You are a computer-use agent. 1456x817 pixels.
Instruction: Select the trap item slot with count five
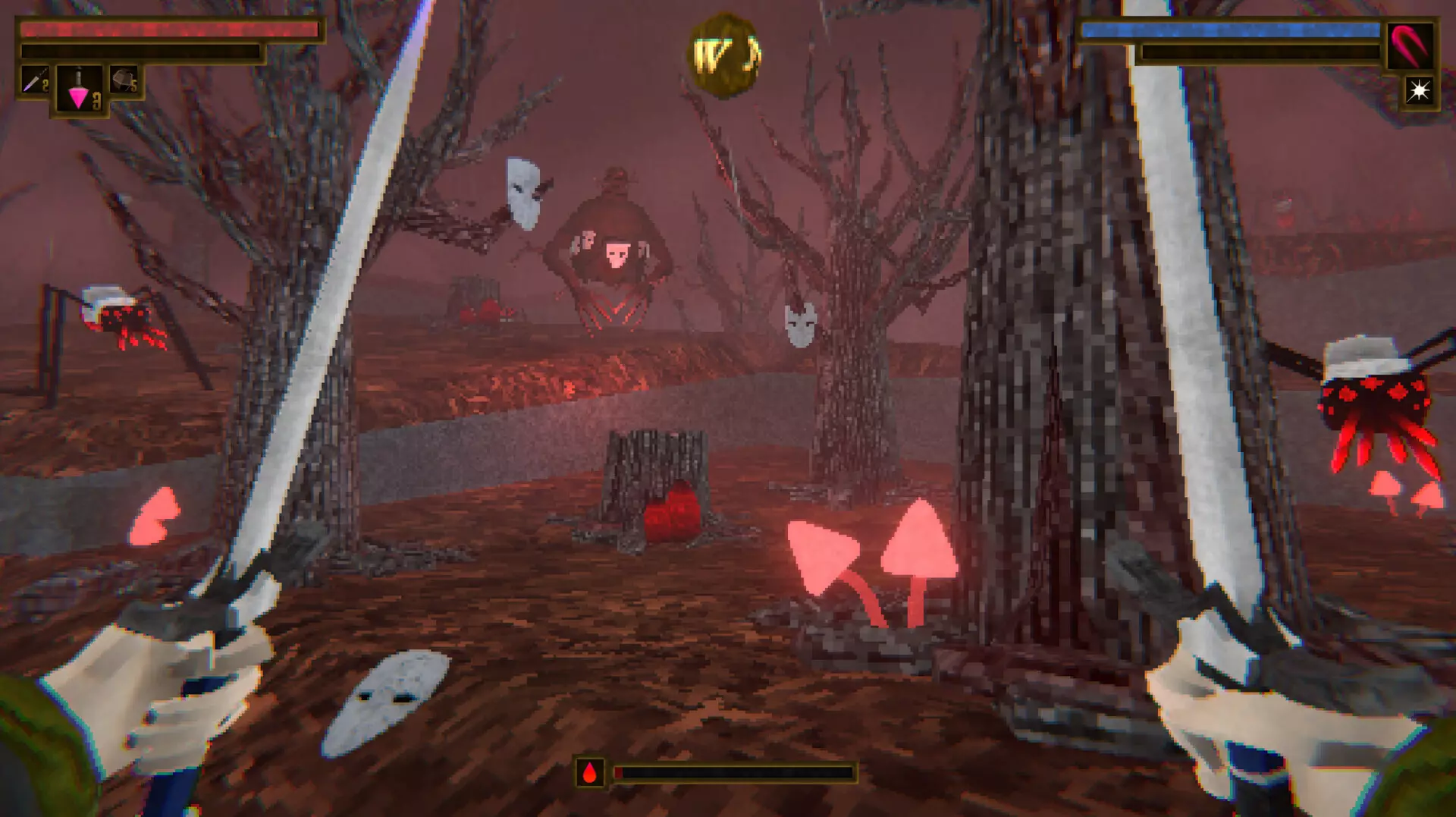(x=124, y=78)
